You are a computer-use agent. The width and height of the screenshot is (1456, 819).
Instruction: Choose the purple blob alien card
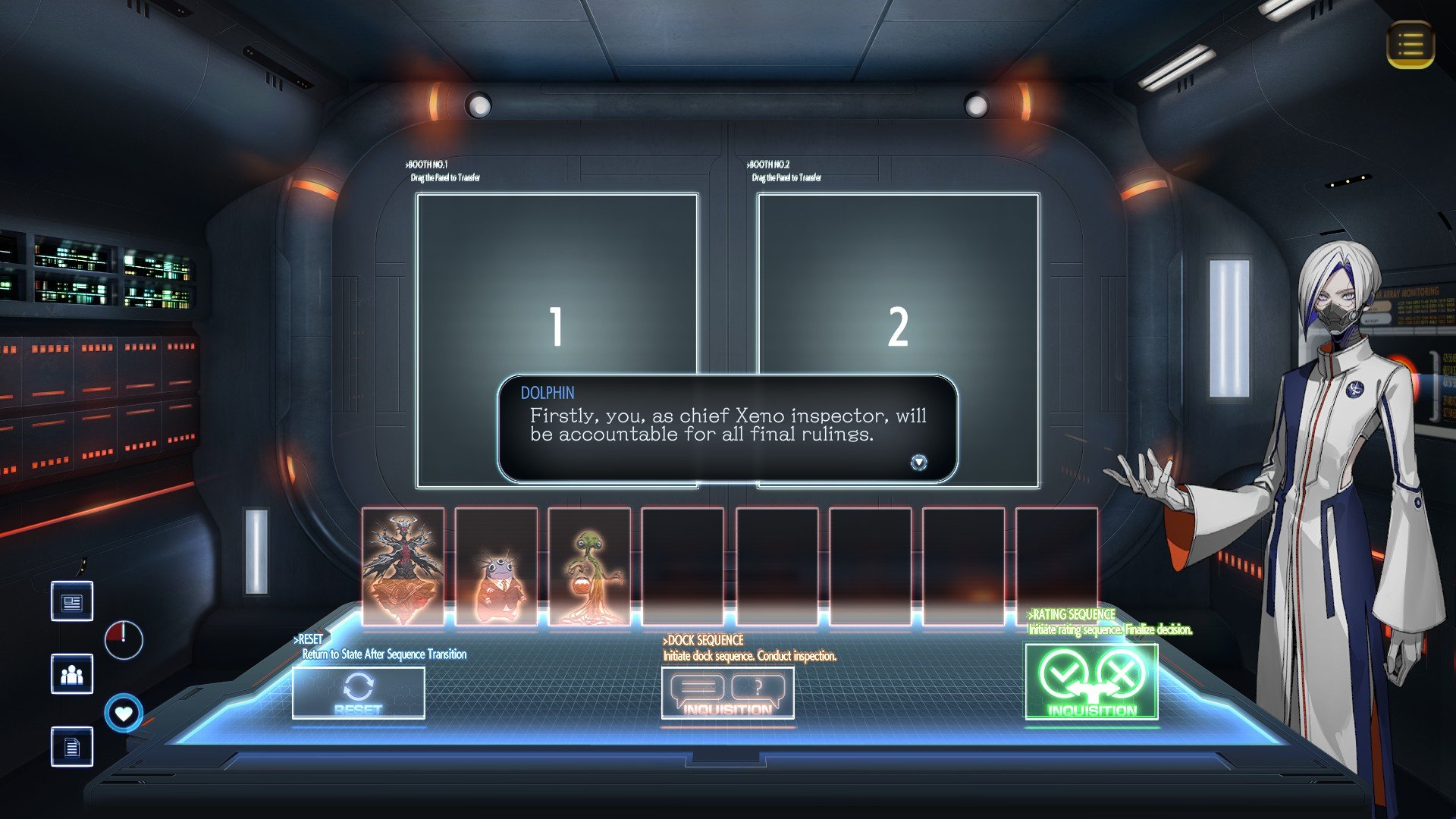[x=496, y=566]
